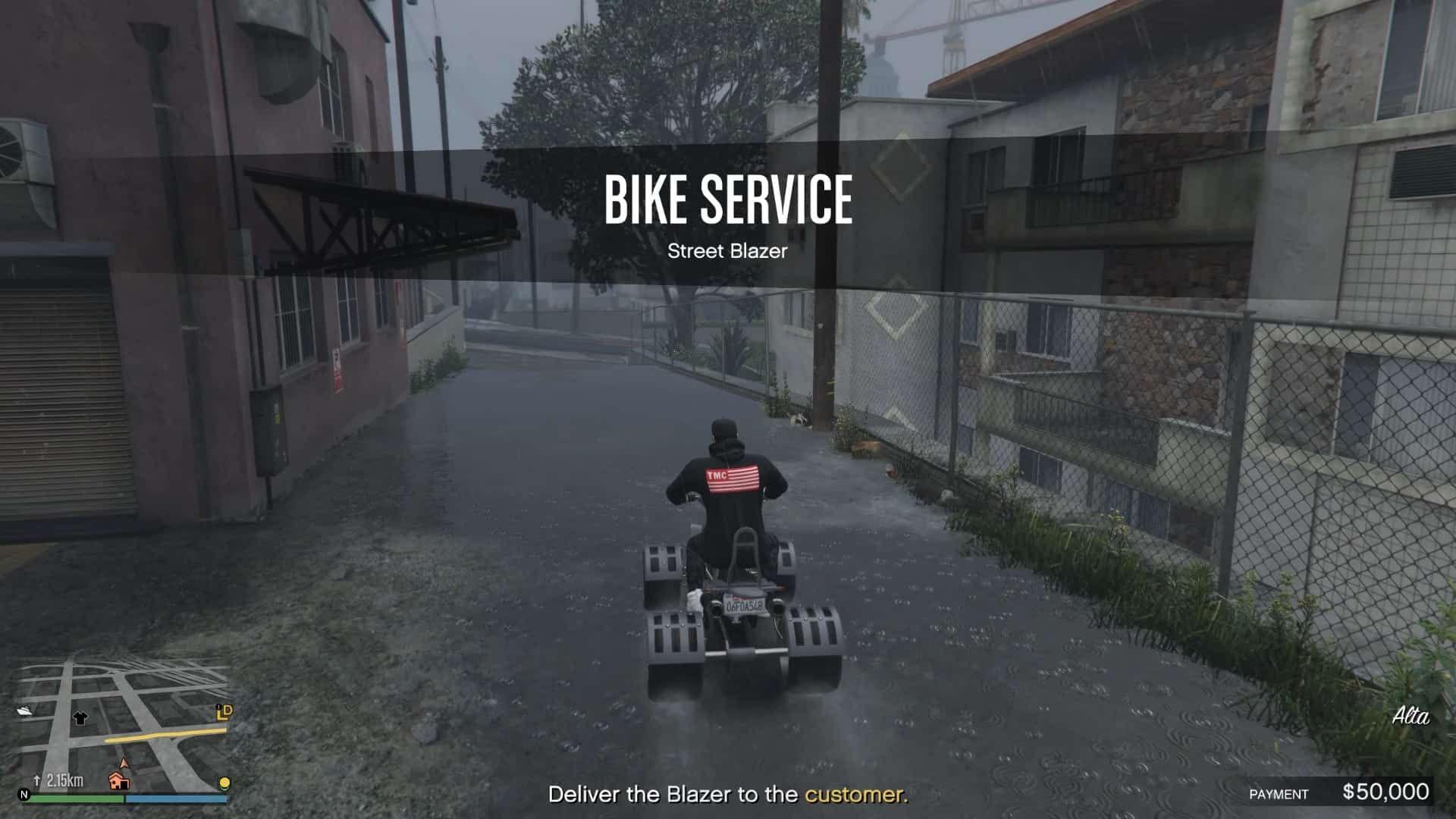Open the LD Organics blip on the minimap
This screenshot has height=819, width=1456.
223,714
